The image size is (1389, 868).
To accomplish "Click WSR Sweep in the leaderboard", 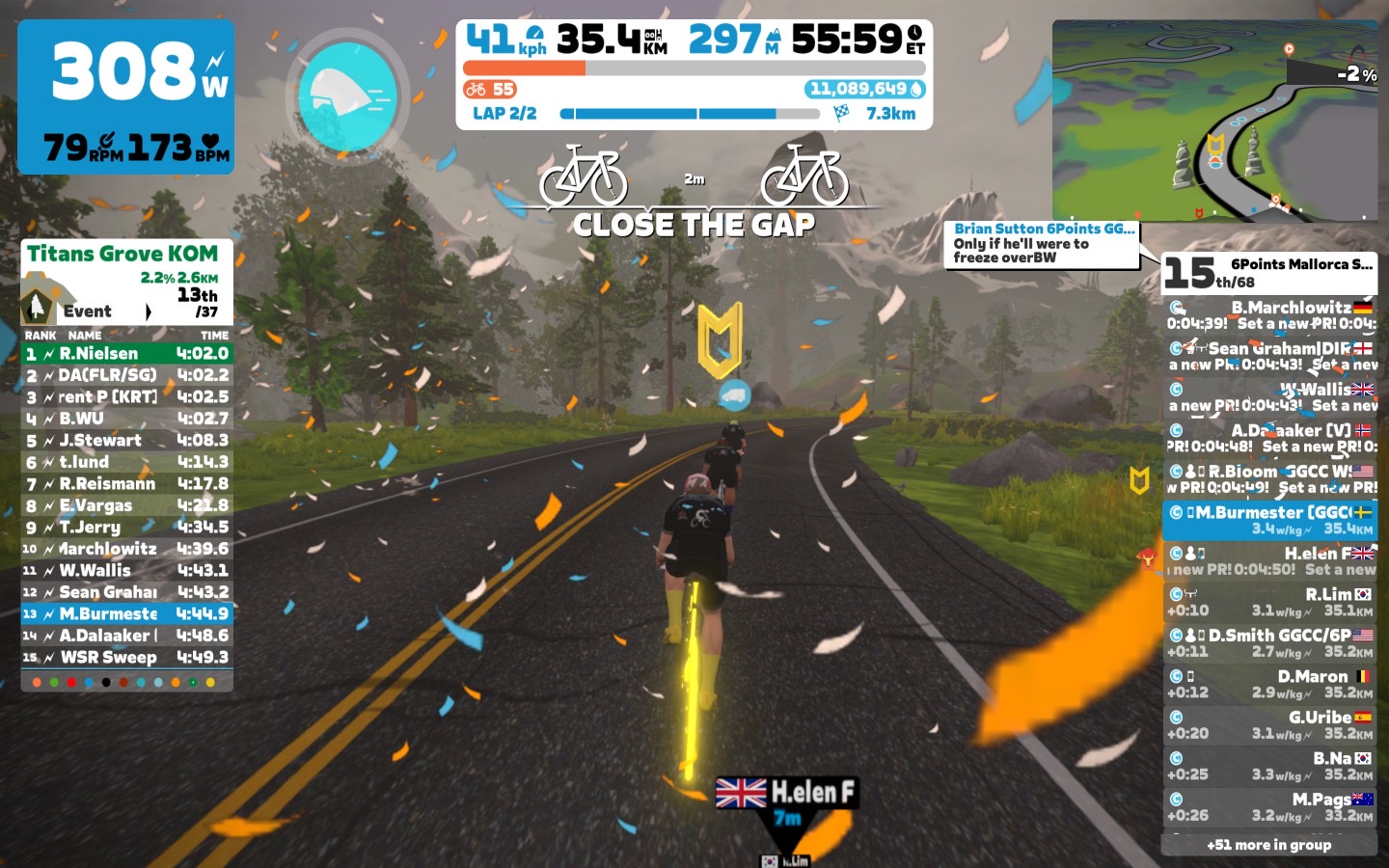I will coord(127,658).
